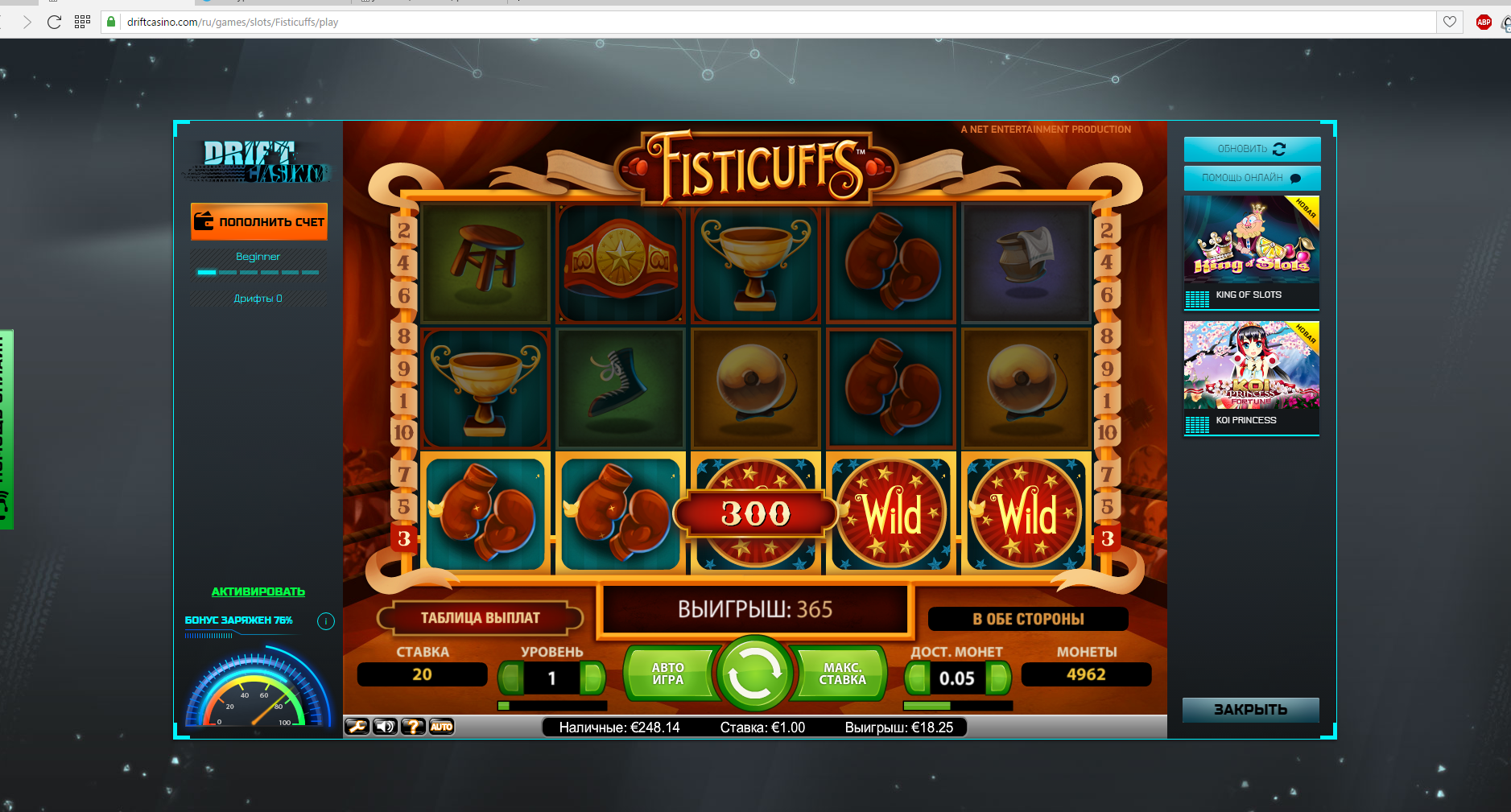Open the King of Slots thumbnail

click(1251, 240)
